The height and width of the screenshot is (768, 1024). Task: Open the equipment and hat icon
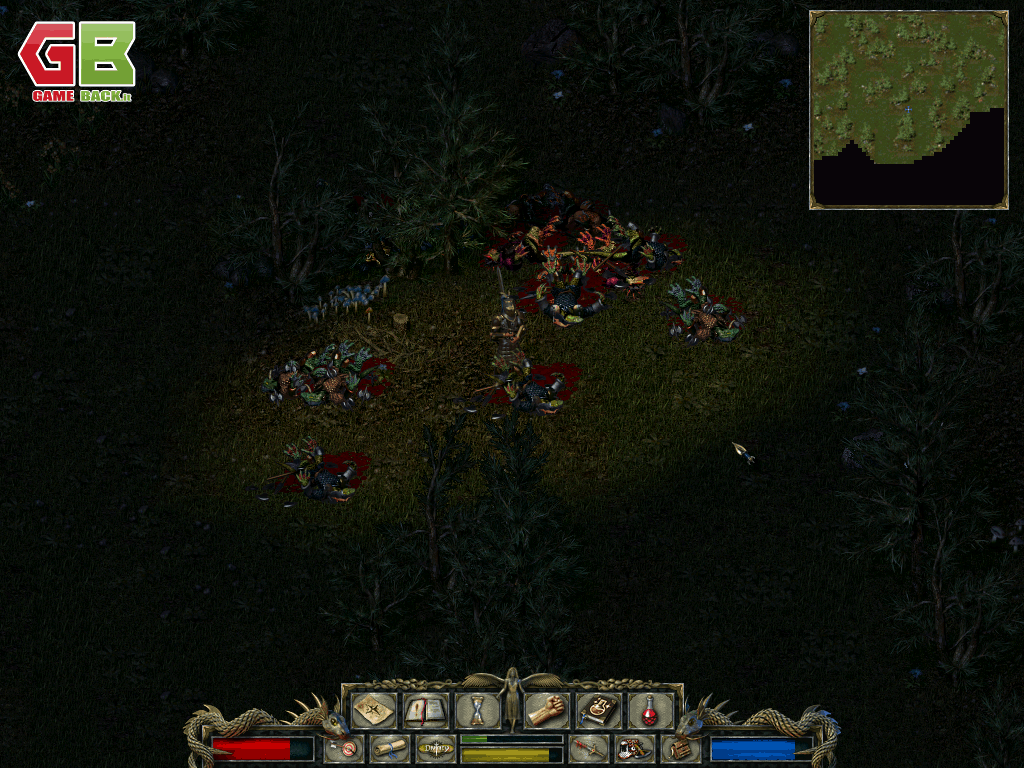633,748
